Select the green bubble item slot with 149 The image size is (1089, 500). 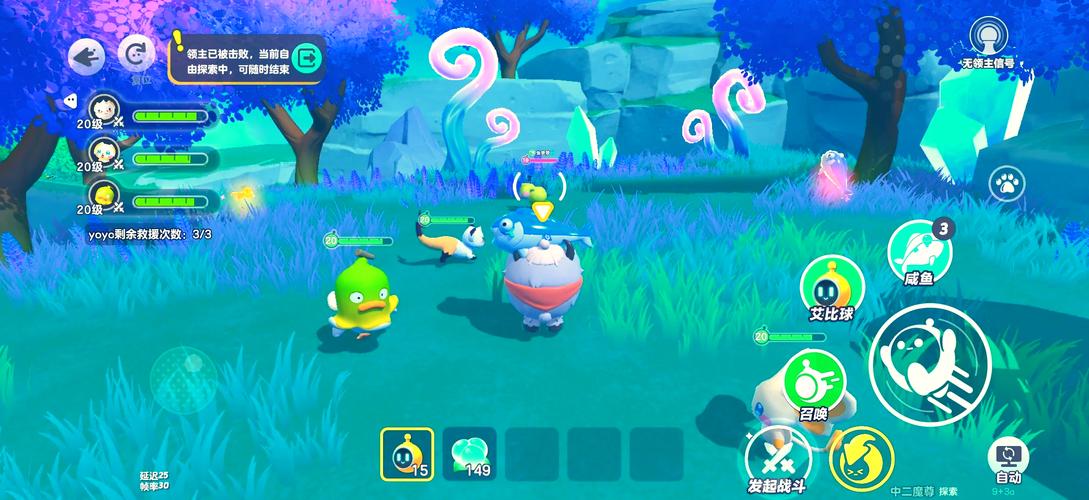(469, 452)
